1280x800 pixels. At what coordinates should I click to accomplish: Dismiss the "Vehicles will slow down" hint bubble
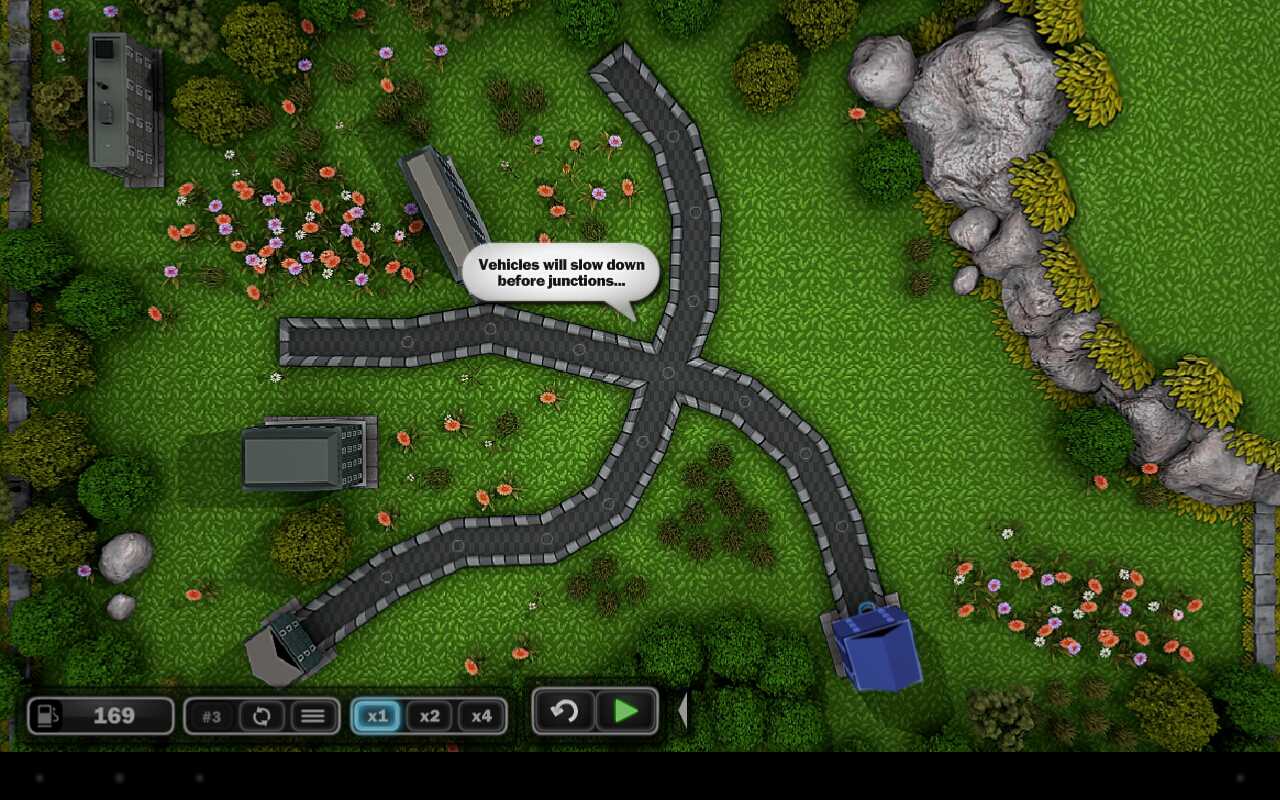tap(560, 273)
